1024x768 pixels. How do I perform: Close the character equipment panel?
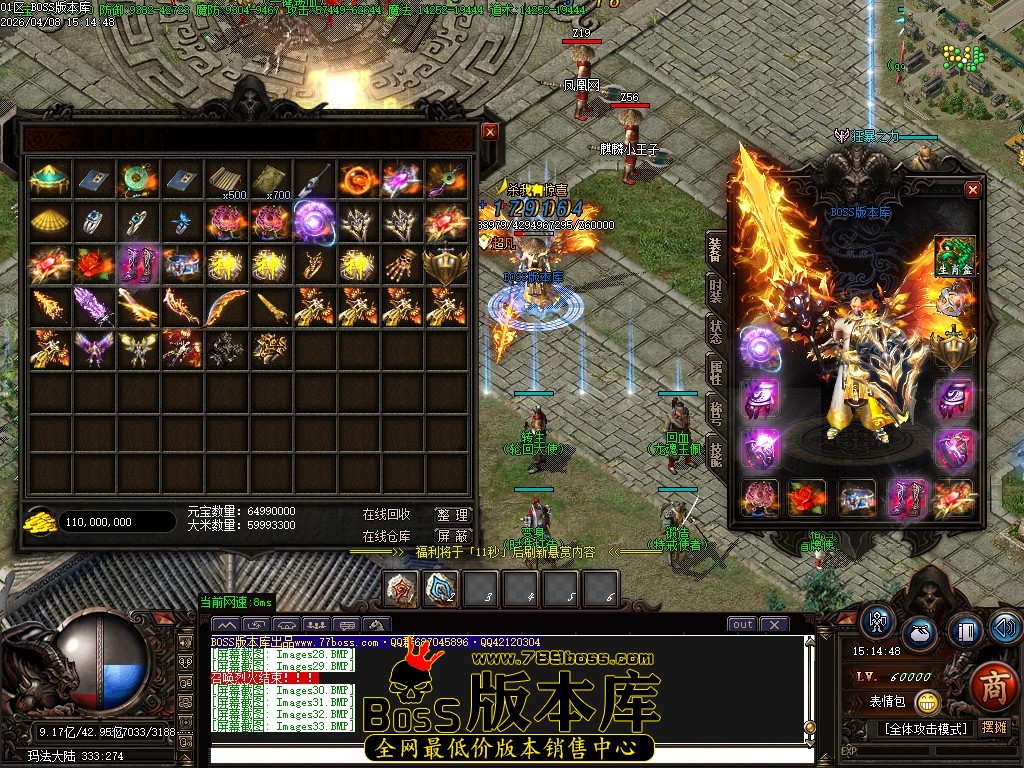click(972, 190)
